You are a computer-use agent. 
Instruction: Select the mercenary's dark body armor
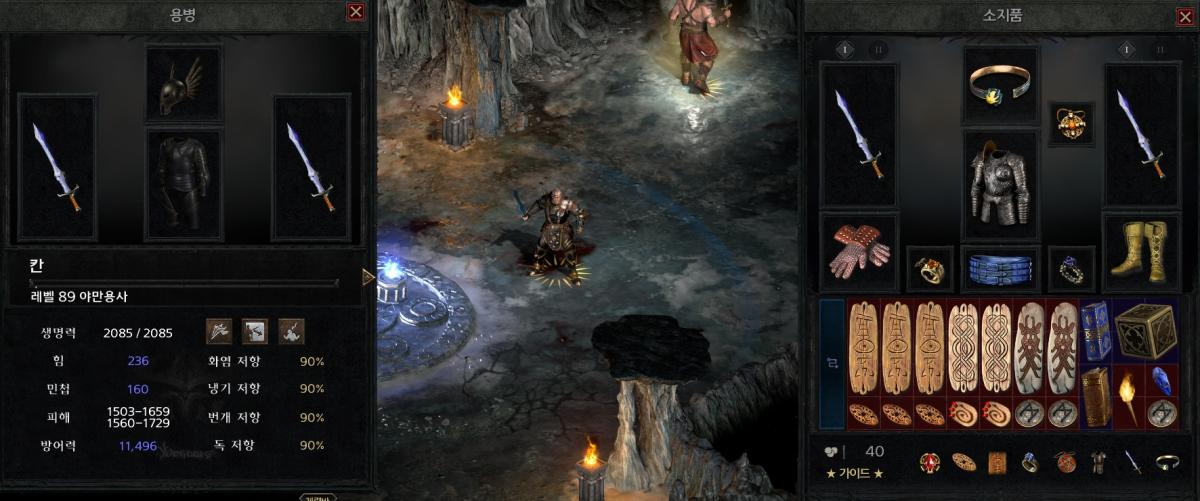184,183
